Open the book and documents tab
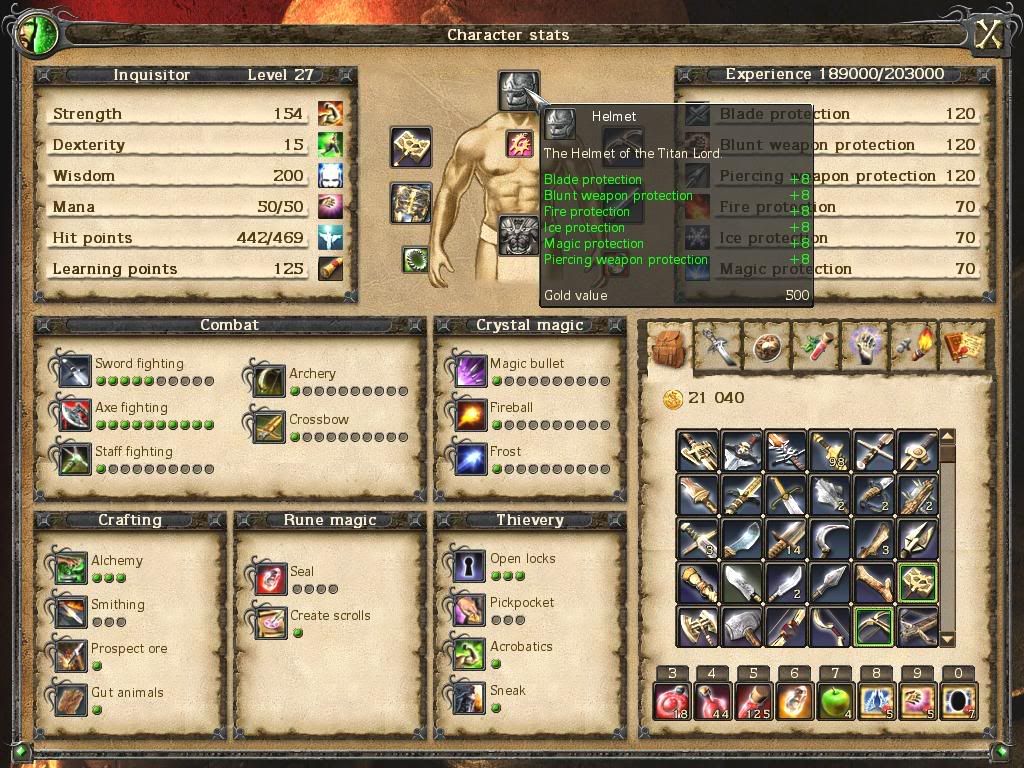 coord(962,345)
